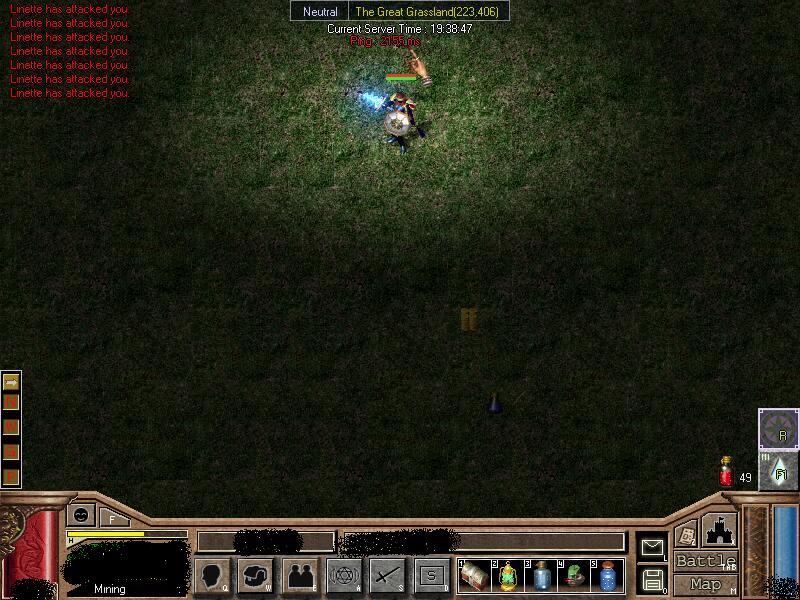Click the R skill shortcut slot
Image resolution: width=800 pixels, height=600 pixels.
778,429
